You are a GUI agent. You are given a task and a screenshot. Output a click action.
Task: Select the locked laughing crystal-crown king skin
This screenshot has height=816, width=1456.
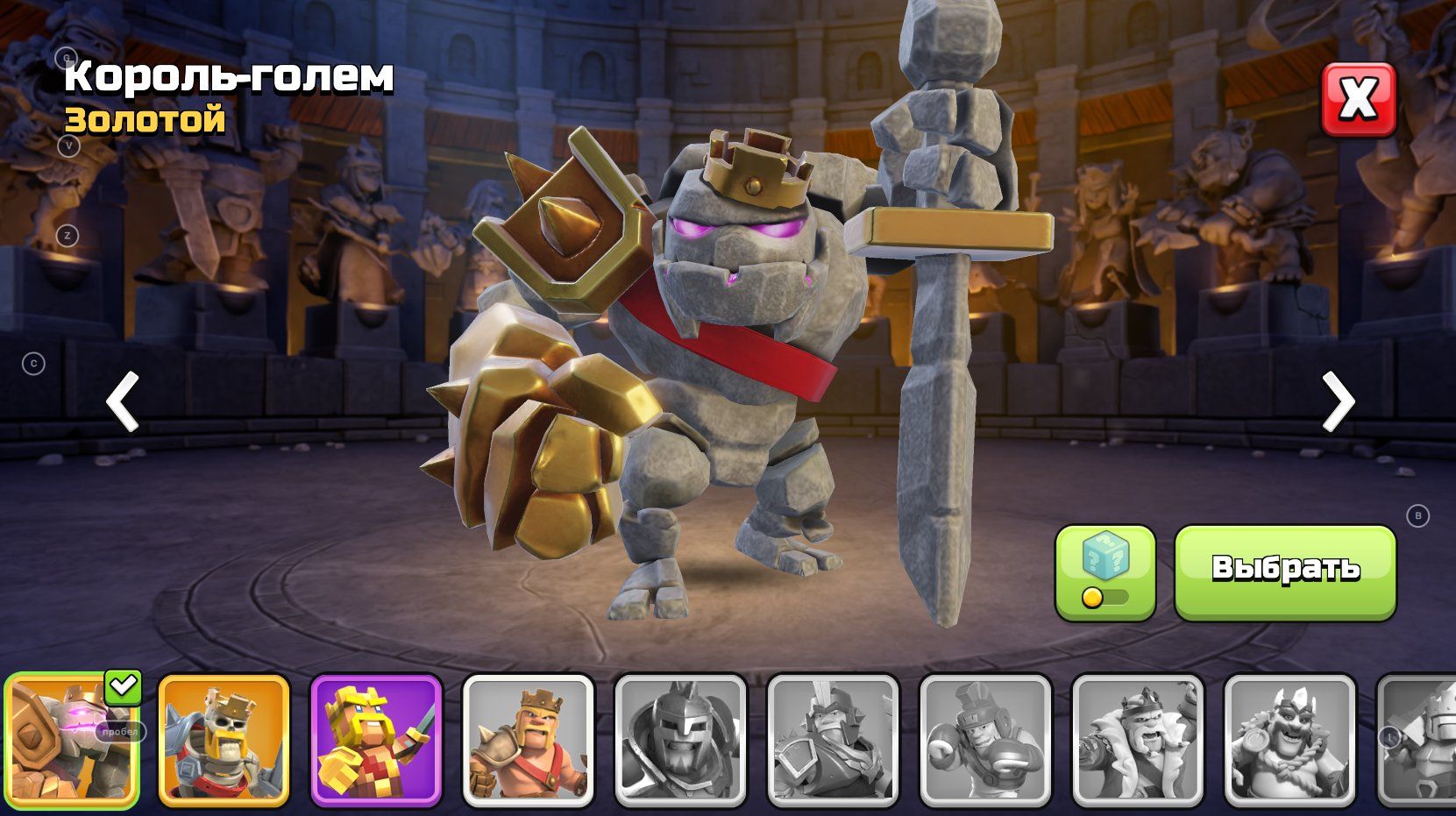[x=1289, y=740]
